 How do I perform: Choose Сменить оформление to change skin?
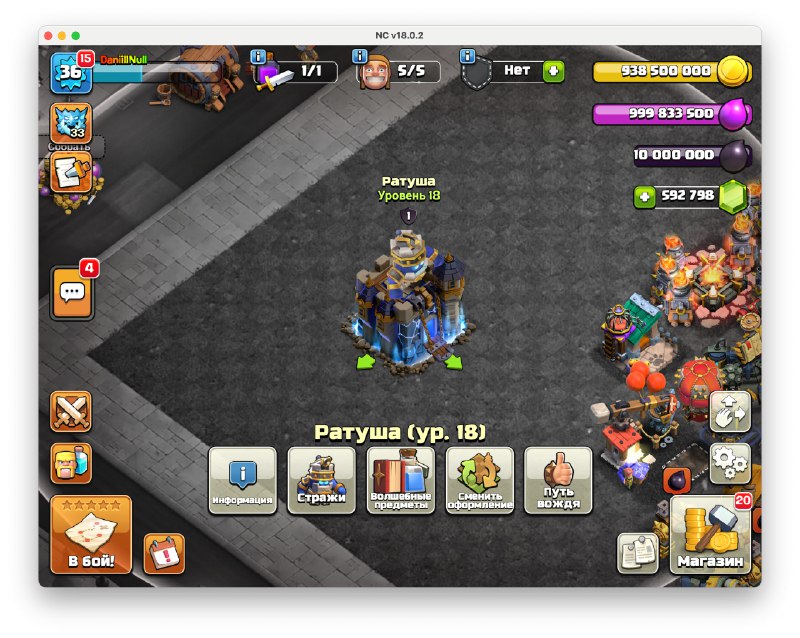480,480
